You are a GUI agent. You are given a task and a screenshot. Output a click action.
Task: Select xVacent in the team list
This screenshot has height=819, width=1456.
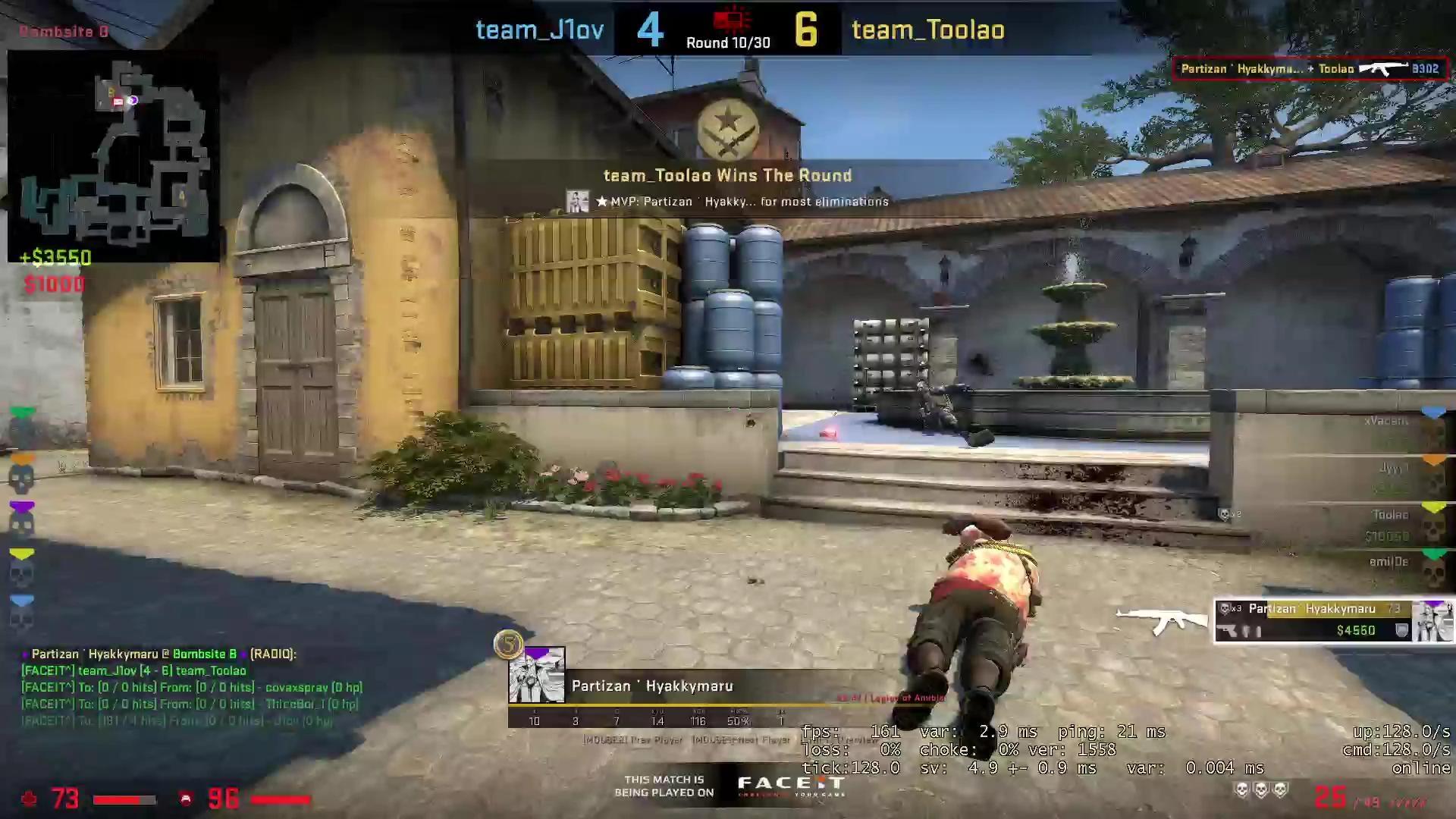click(1386, 421)
